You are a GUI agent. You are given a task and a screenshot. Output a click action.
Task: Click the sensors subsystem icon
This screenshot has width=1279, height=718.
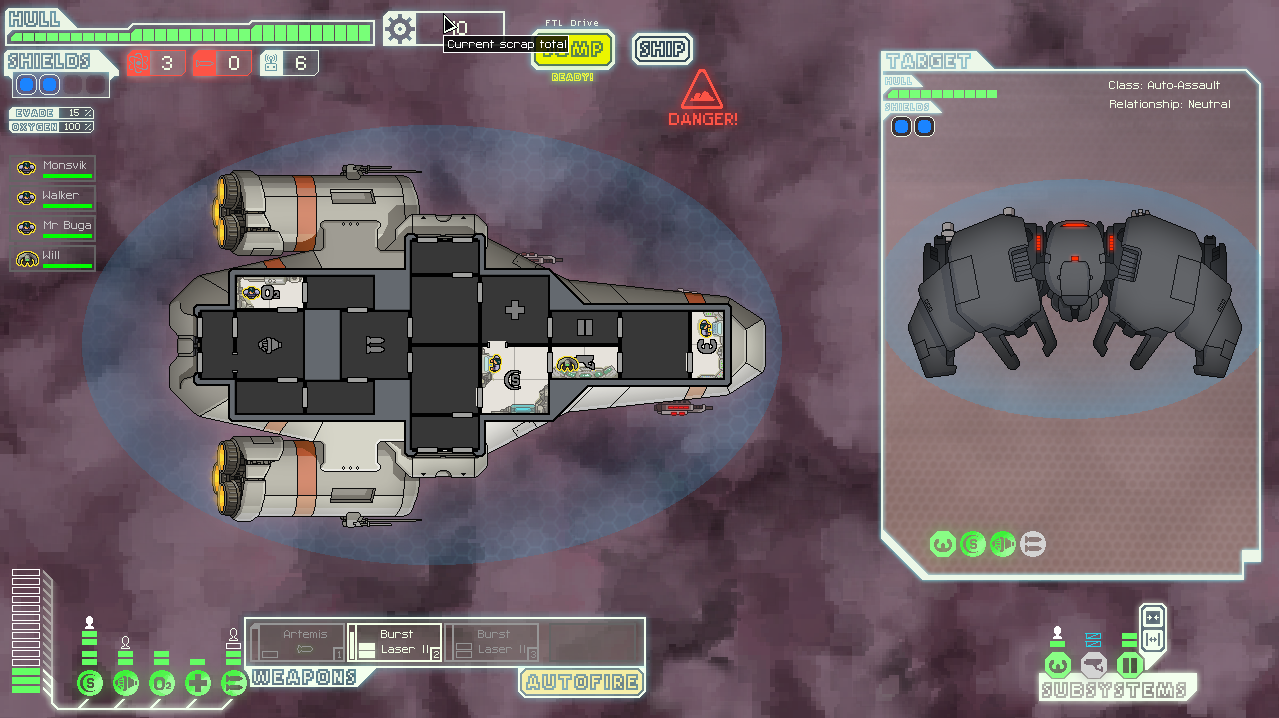(x=1093, y=665)
